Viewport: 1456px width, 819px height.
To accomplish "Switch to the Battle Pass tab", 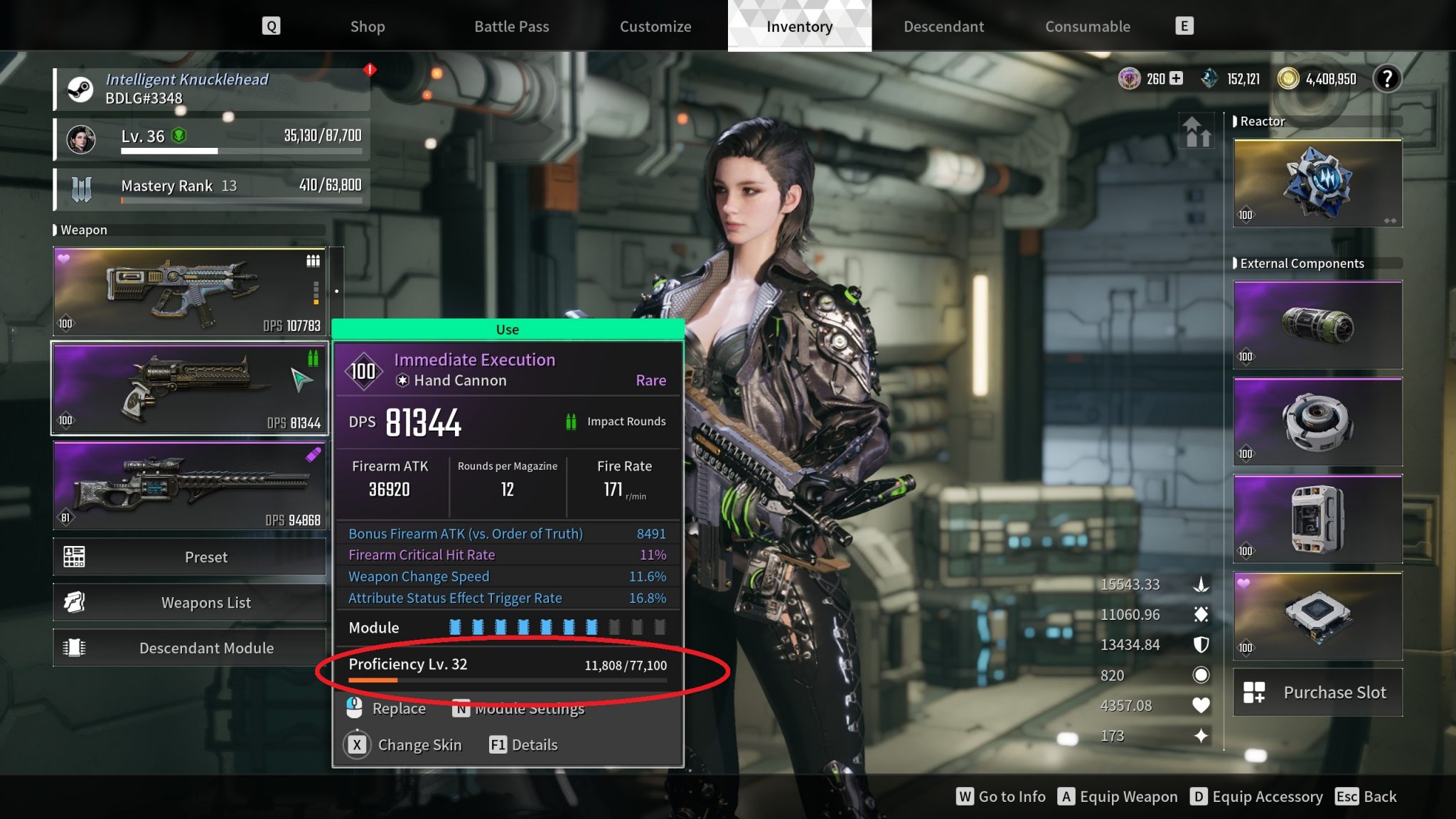I will pyautogui.click(x=511, y=26).
